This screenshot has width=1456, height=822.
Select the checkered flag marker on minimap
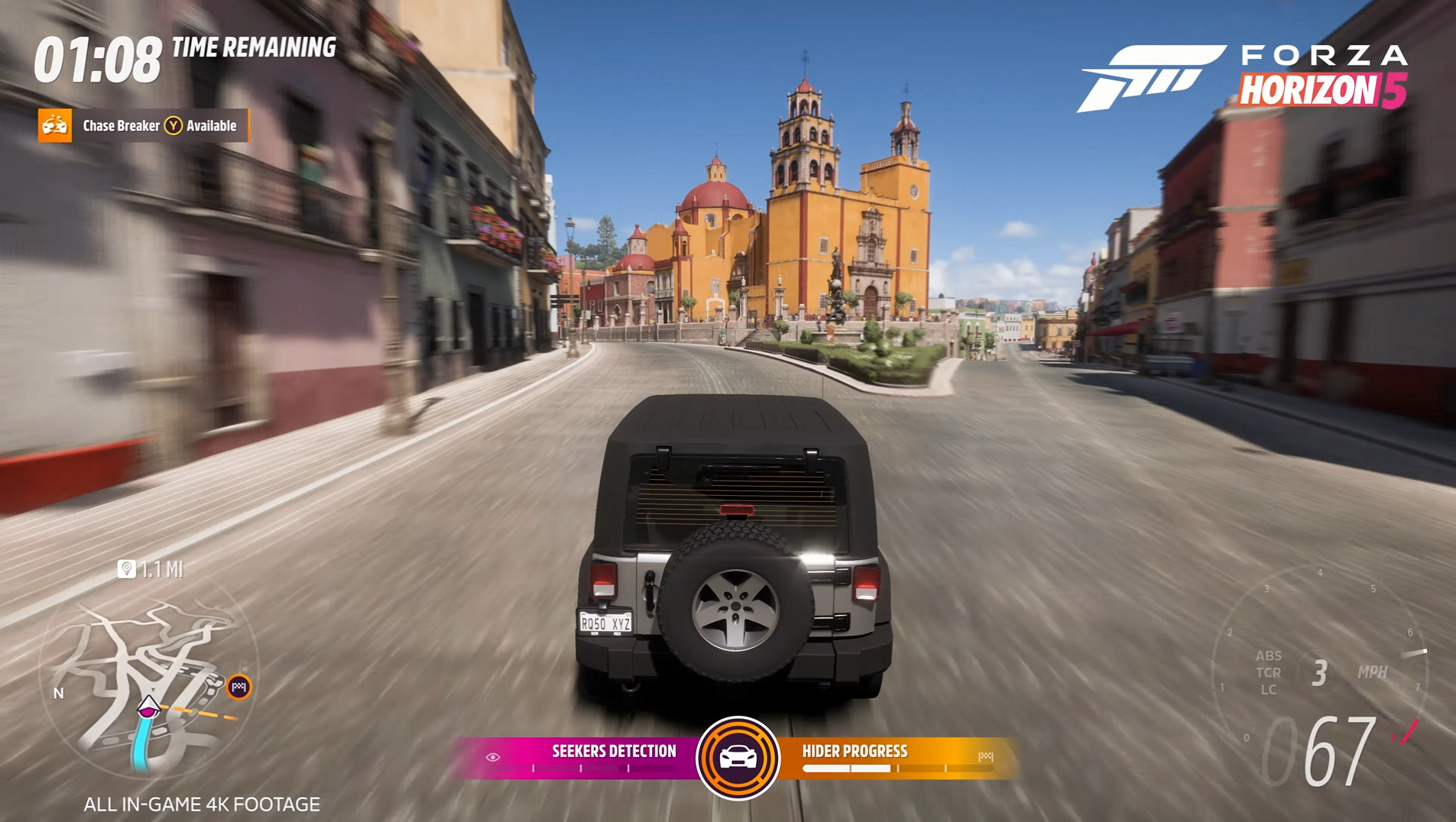pos(238,686)
